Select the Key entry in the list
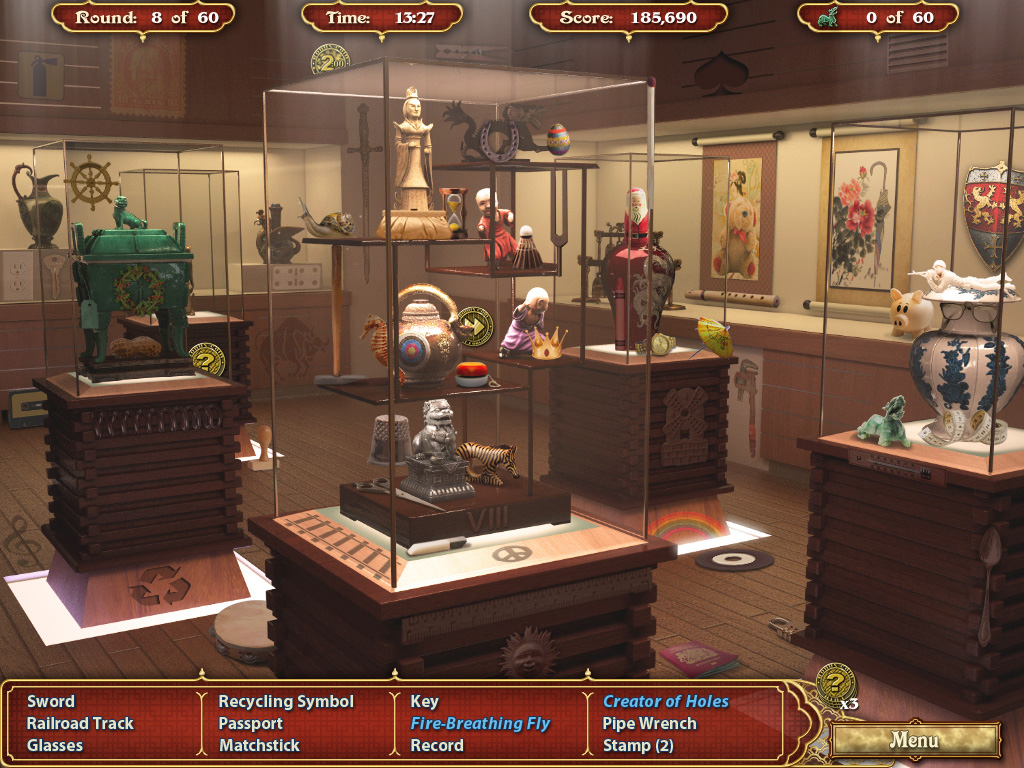The height and width of the screenshot is (768, 1024). [425, 702]
